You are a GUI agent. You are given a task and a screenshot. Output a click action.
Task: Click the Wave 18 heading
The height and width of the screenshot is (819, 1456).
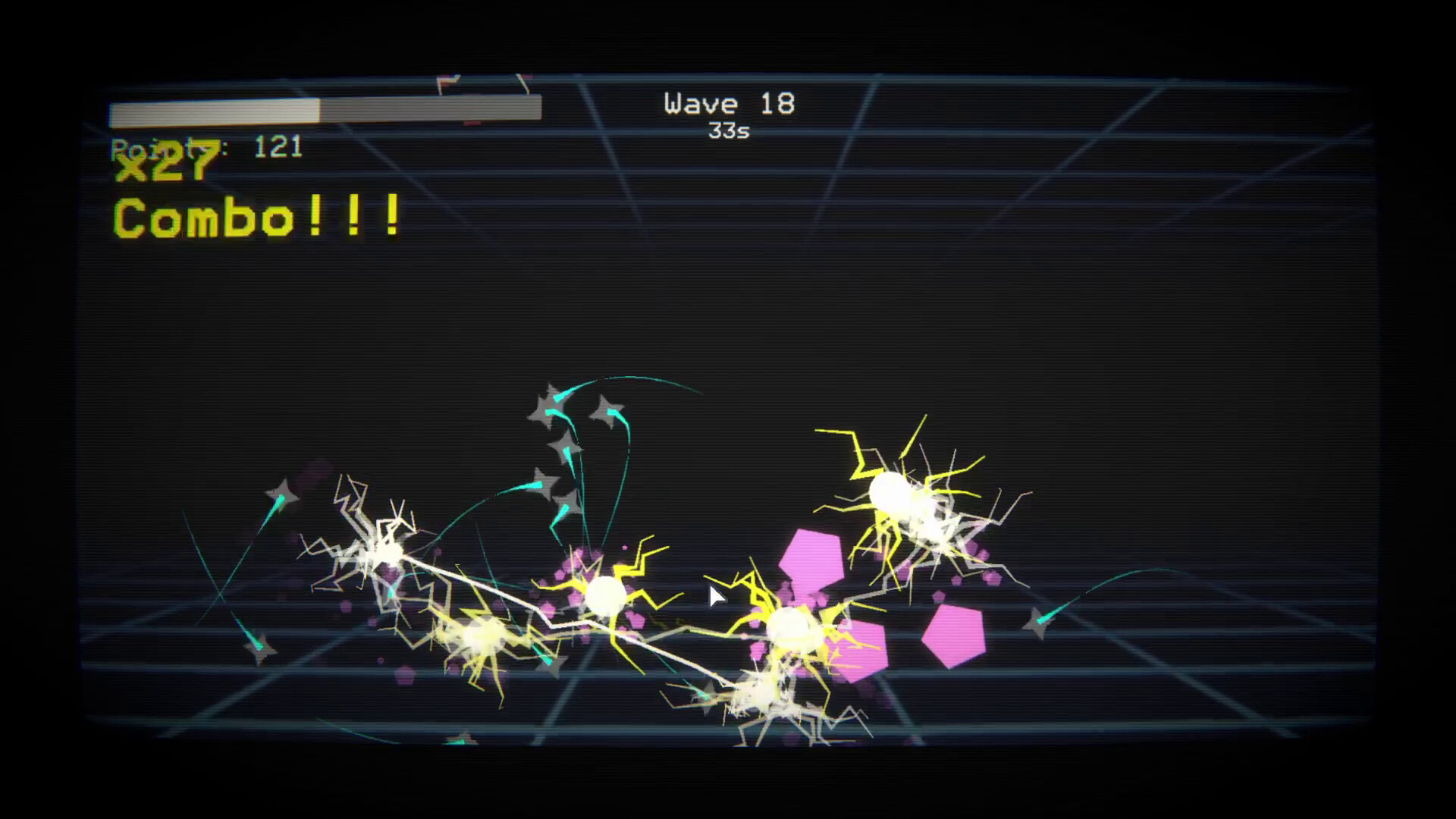(x=728, y=104)
